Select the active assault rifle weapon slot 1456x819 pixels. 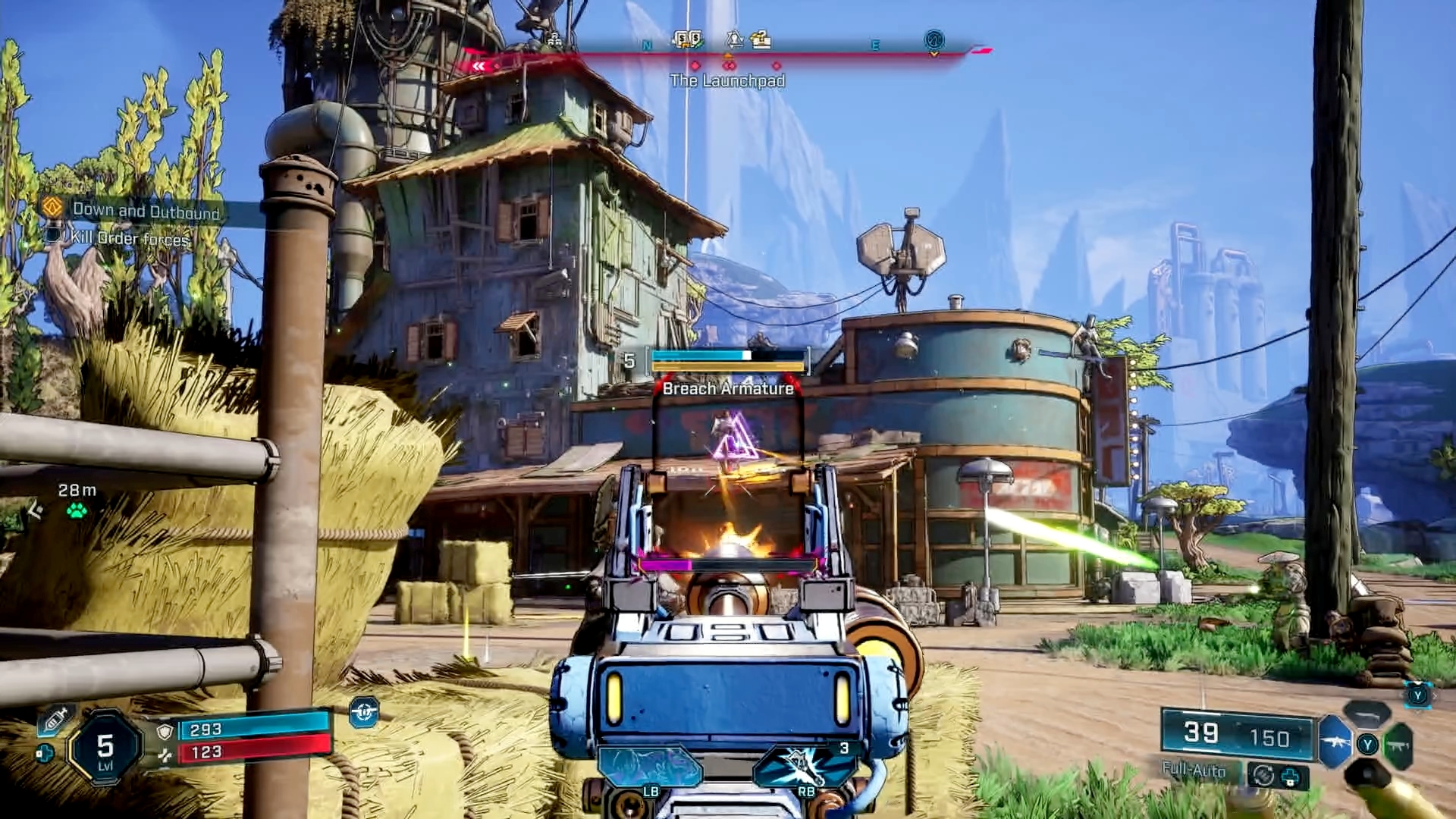[x=1335, y=743]
